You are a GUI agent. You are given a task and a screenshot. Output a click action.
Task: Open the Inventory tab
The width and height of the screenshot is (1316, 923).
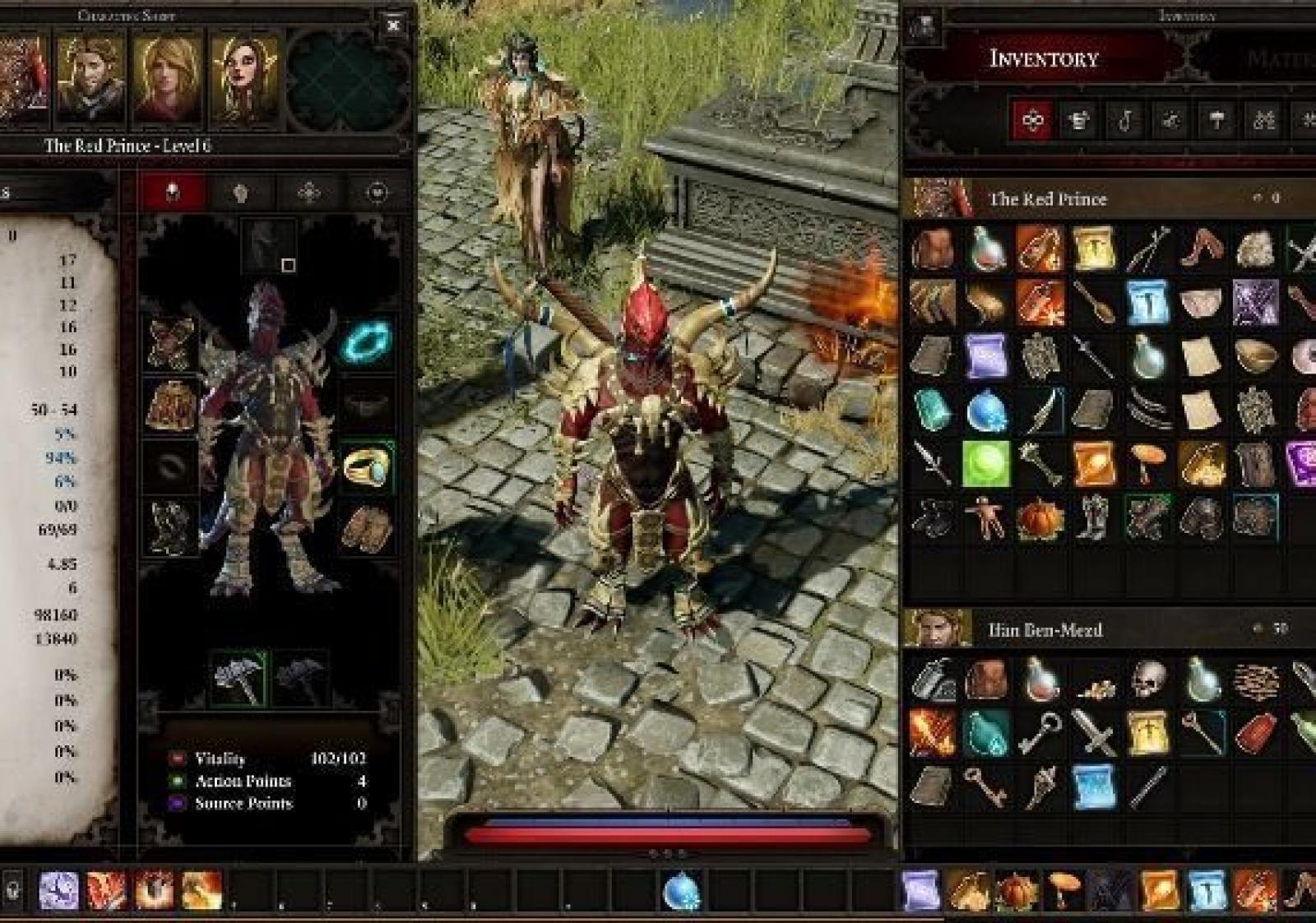pos(1044,58)
